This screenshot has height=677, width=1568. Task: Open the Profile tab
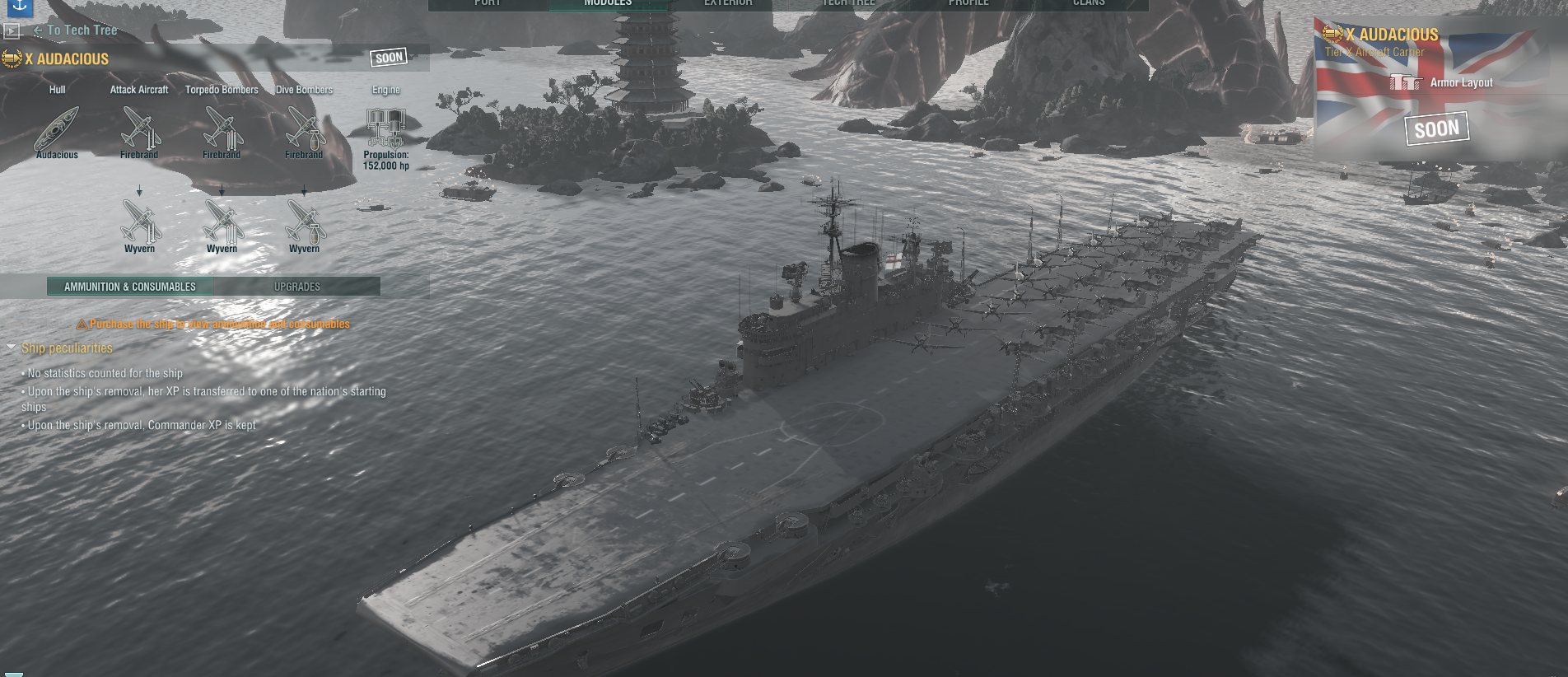(968, 3)
